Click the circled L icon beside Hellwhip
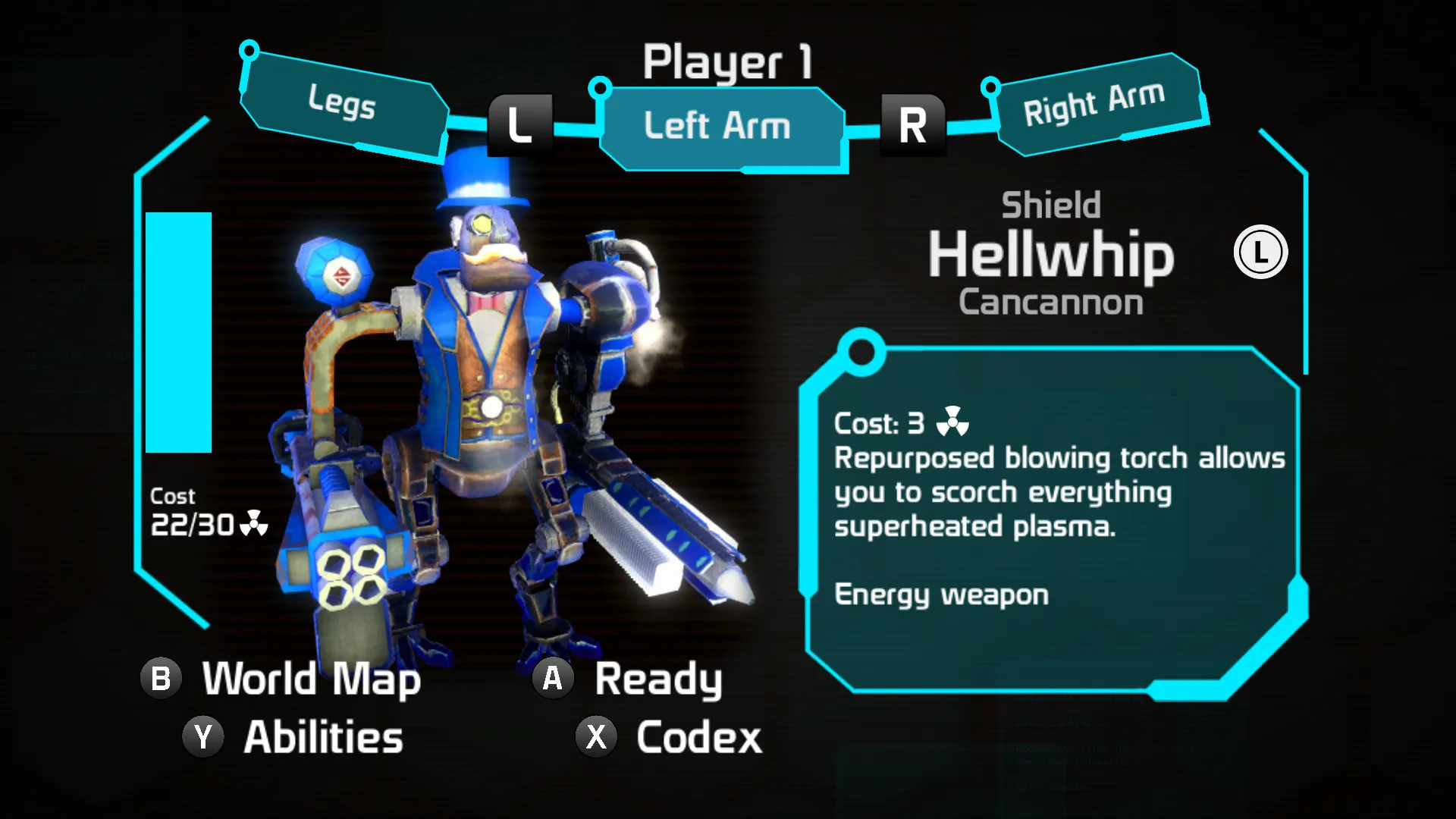Image resolution: width=1456 pixels, height=819 pixels. (1260, 253)
